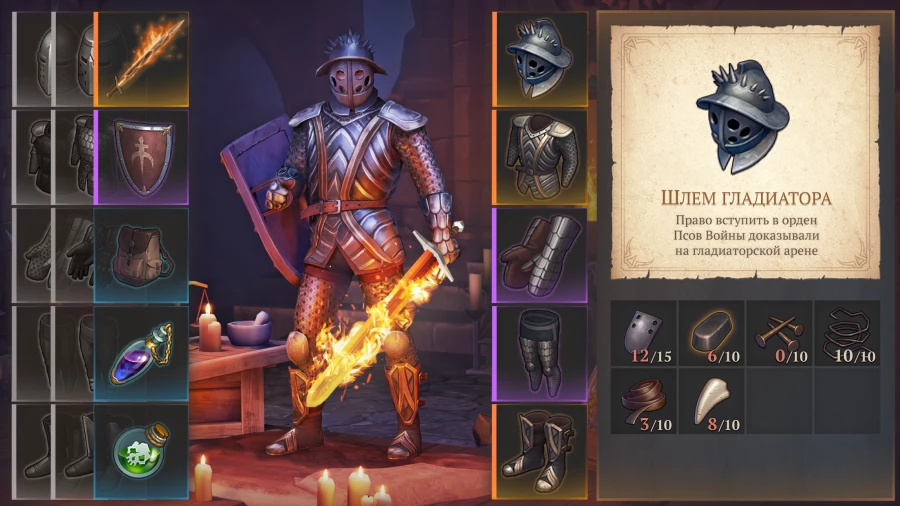
Task: Pick the green poison flask slot
Action: pos(142,450)
